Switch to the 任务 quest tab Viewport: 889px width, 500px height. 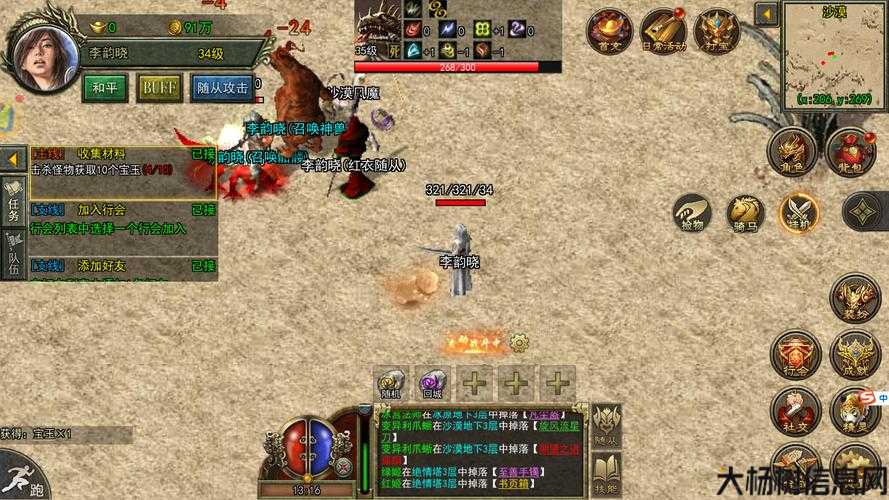point(14,199)
